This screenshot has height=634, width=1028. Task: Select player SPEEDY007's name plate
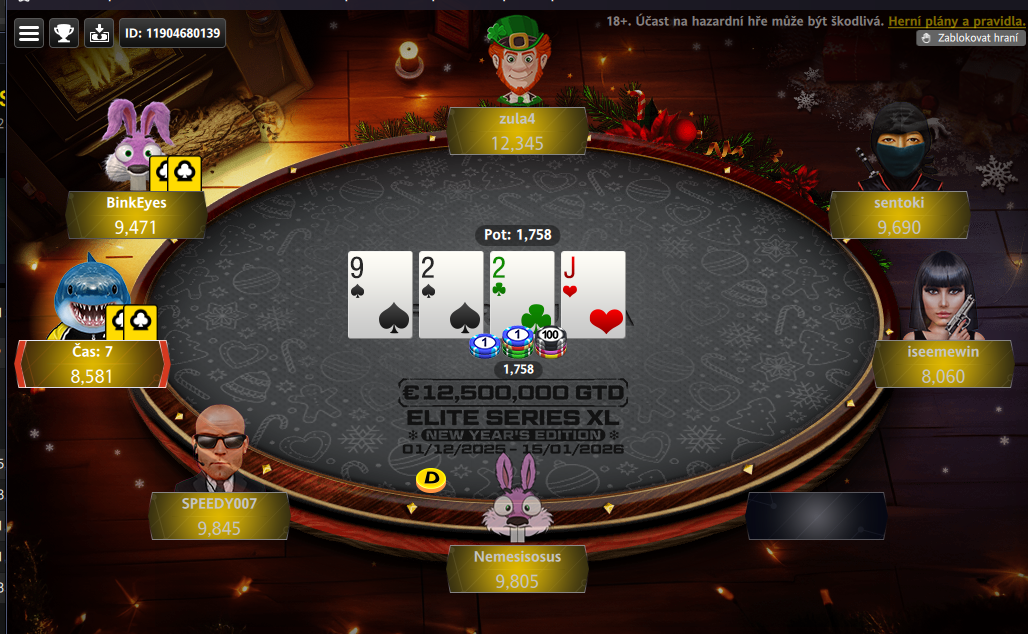tap(219, 516)
